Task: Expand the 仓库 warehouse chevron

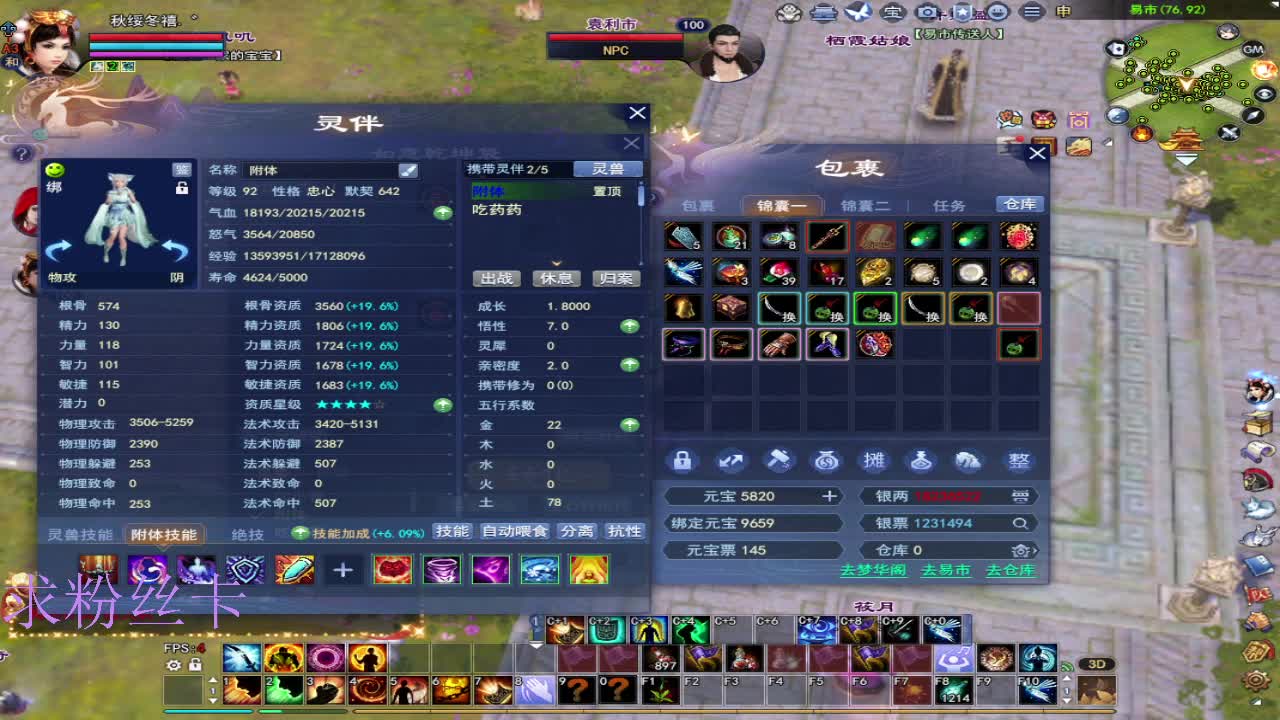Action: tap(1036, 549)
